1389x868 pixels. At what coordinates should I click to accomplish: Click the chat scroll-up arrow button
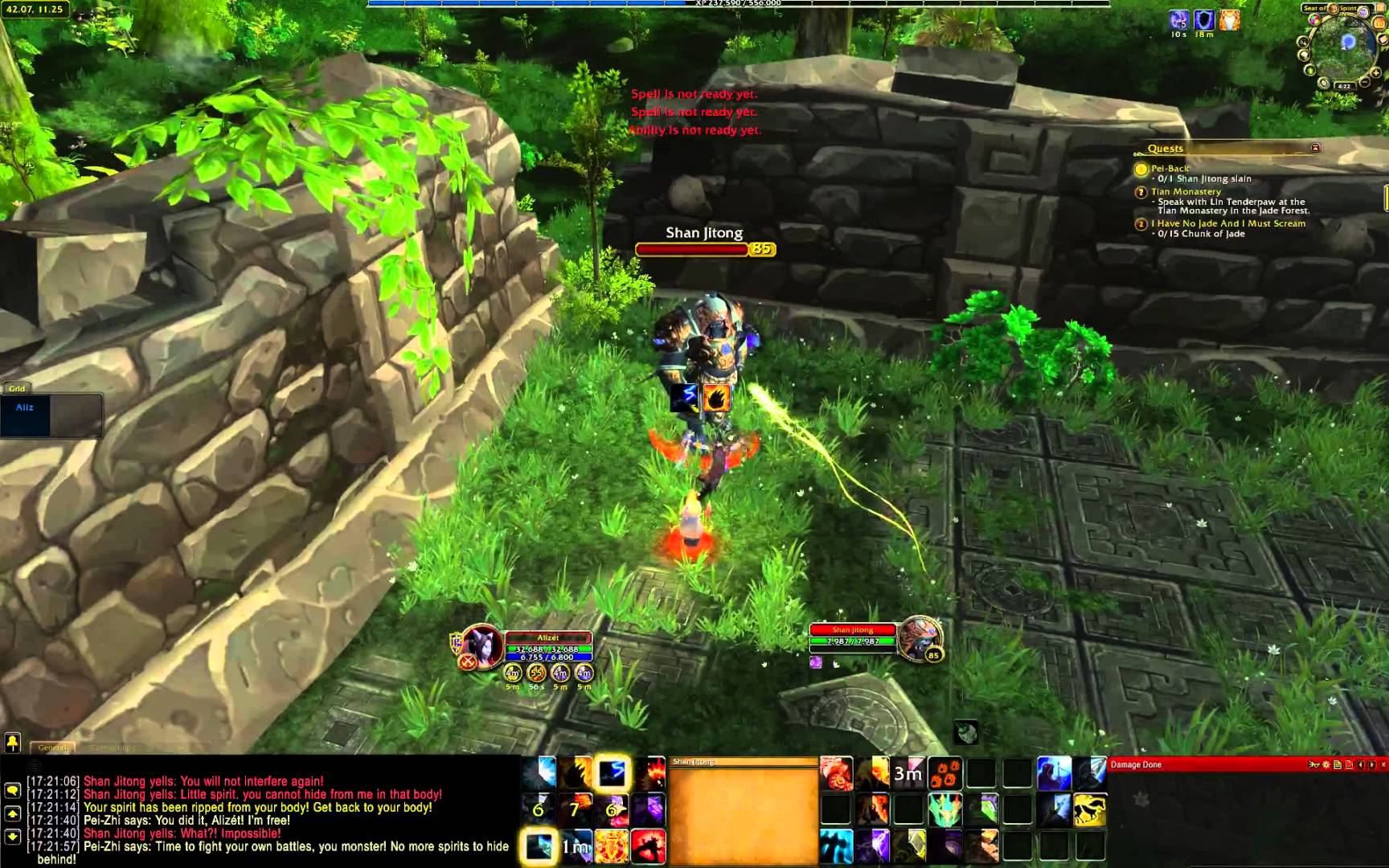(12, 813)
